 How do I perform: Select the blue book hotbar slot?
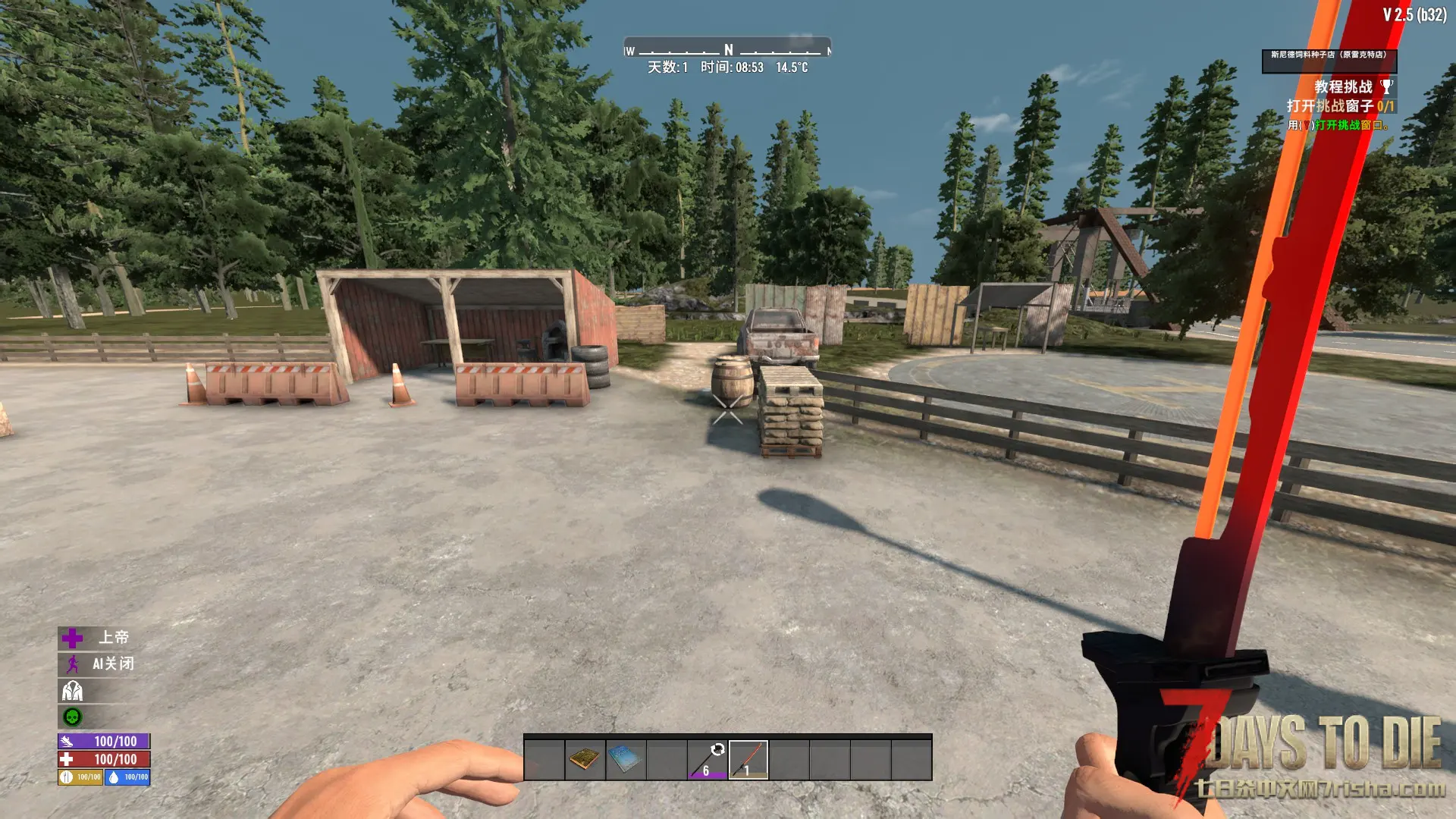[x=626, y=759]
